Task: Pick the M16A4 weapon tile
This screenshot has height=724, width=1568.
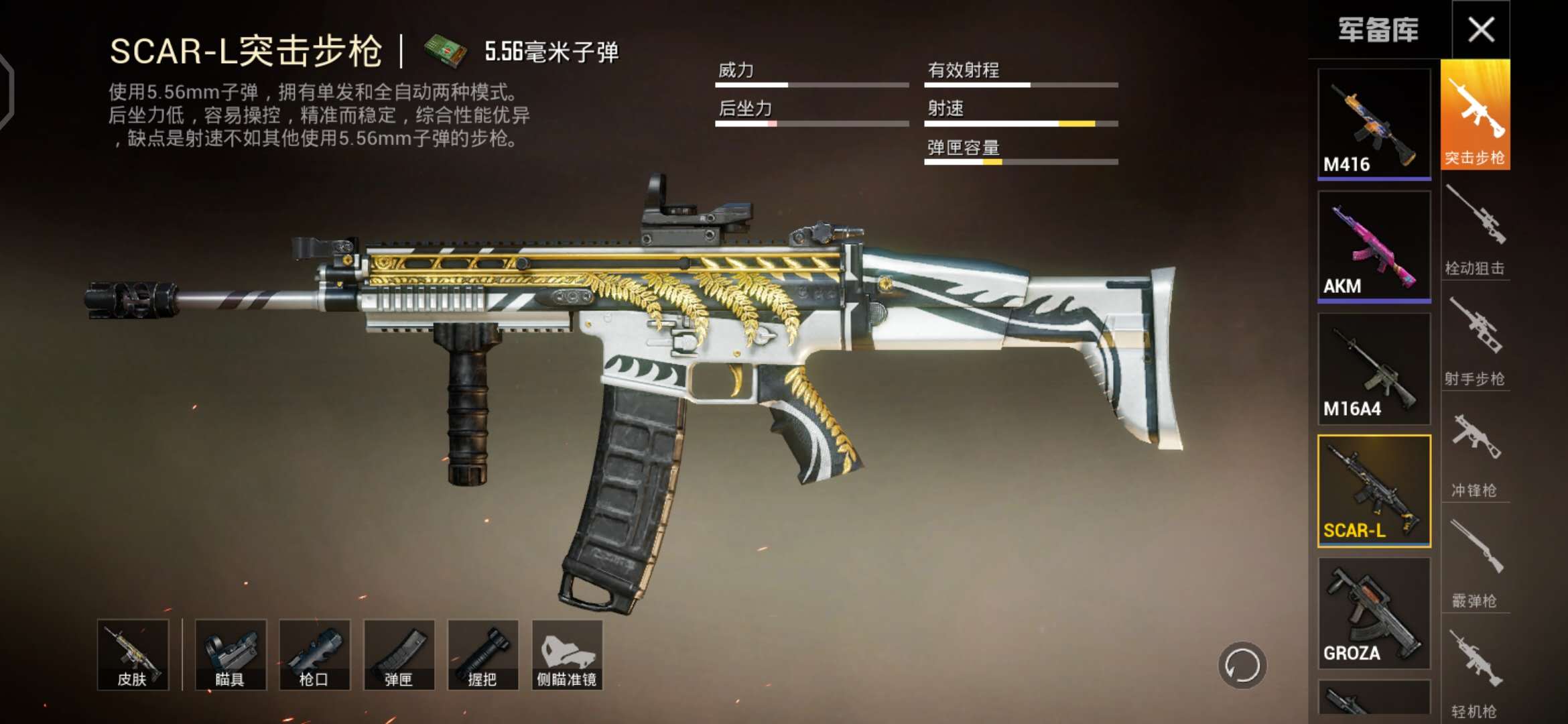Action: click(x=1374, y=369)
